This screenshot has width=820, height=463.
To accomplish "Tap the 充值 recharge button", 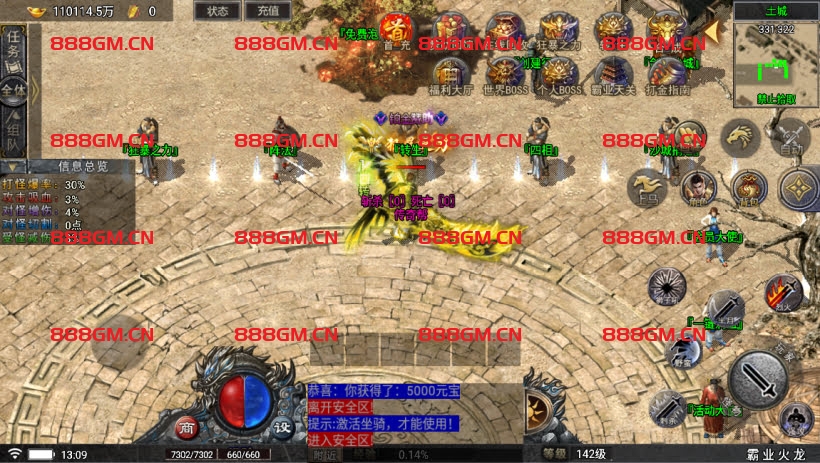I will (x=268, y=11).
